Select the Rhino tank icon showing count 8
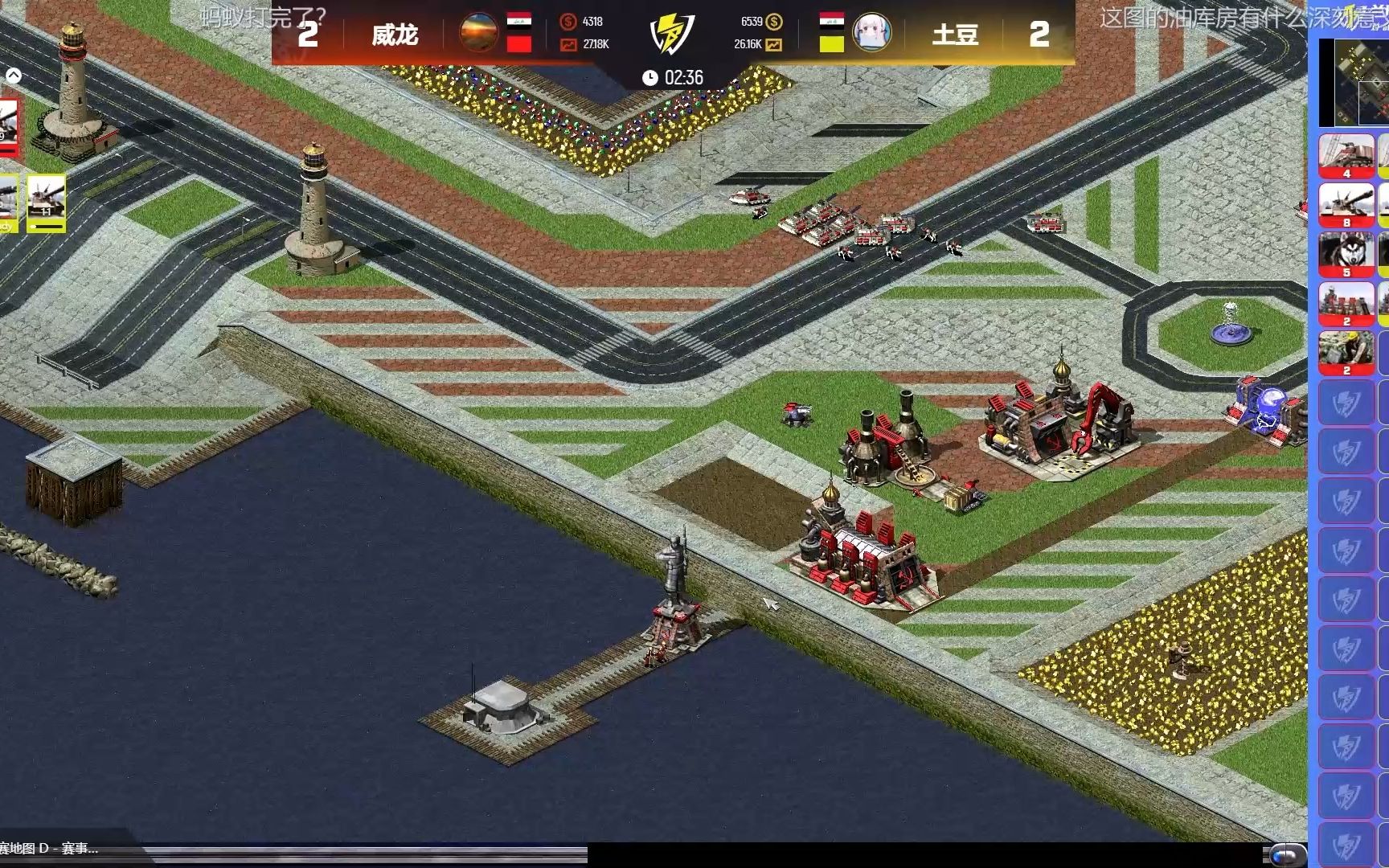This screenshot has height=868, width=1389. [1346, 204]
